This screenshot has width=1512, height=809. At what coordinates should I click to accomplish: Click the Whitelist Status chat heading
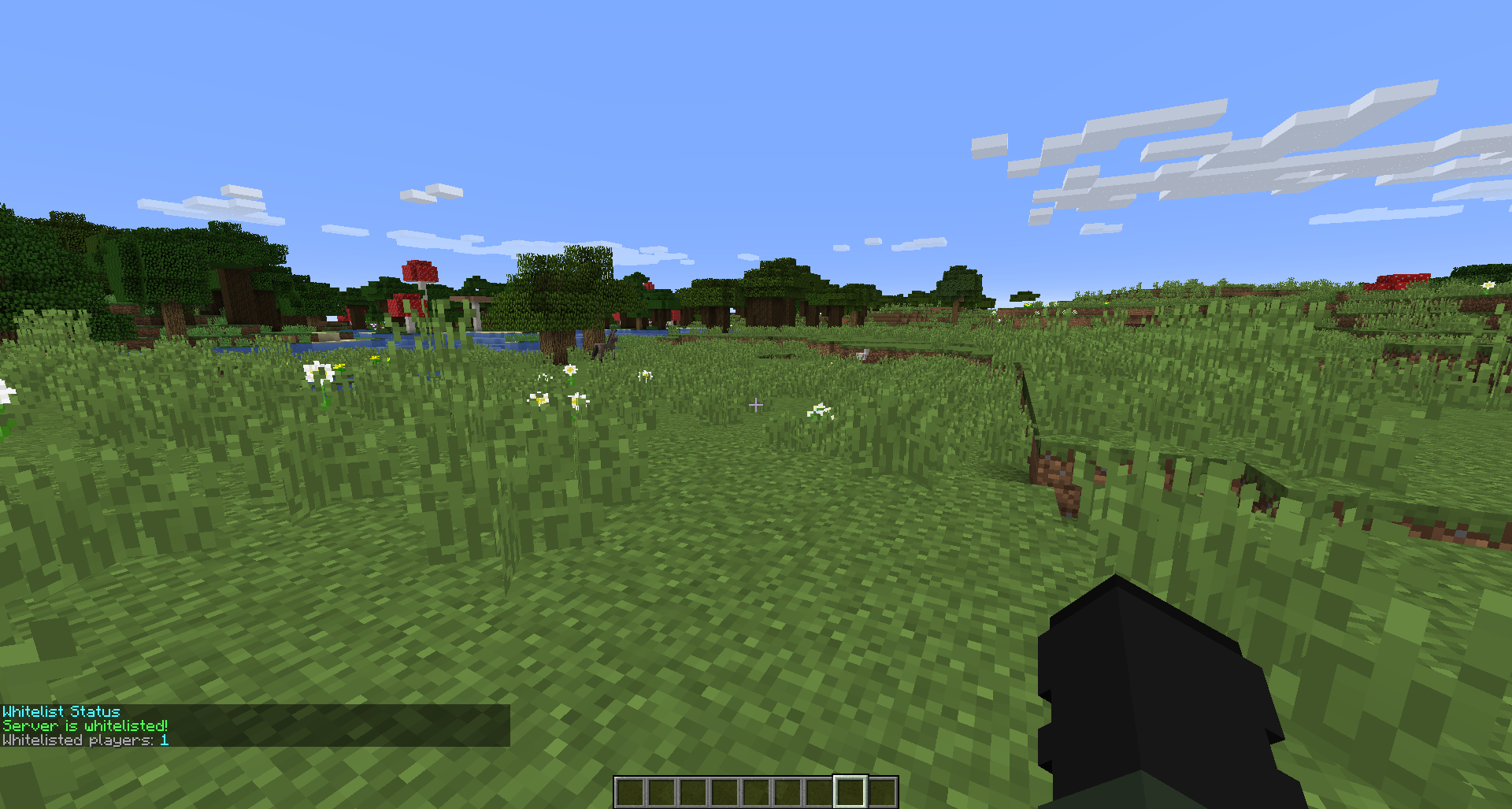point(60,711)
